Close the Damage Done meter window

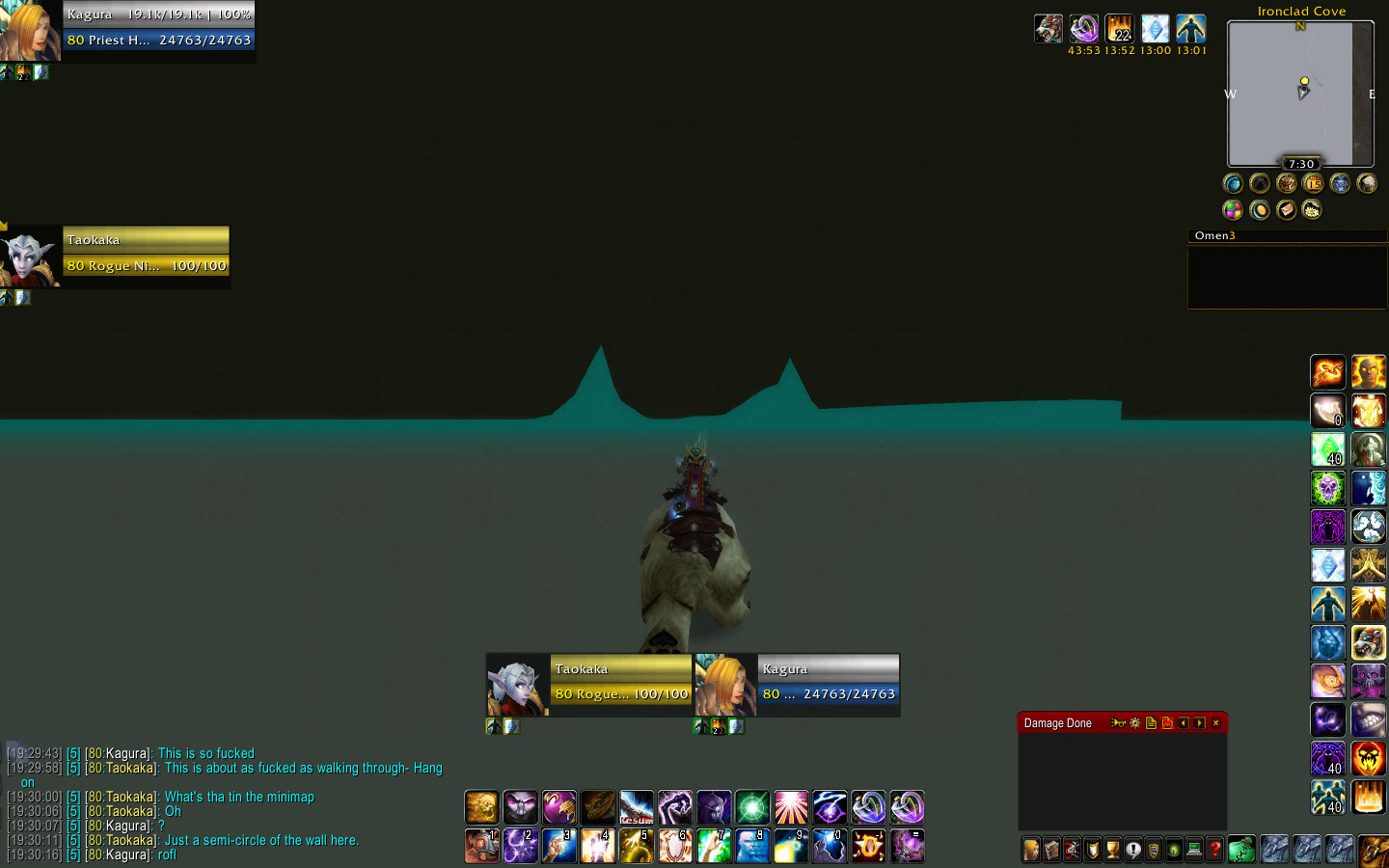point(1215,723)
